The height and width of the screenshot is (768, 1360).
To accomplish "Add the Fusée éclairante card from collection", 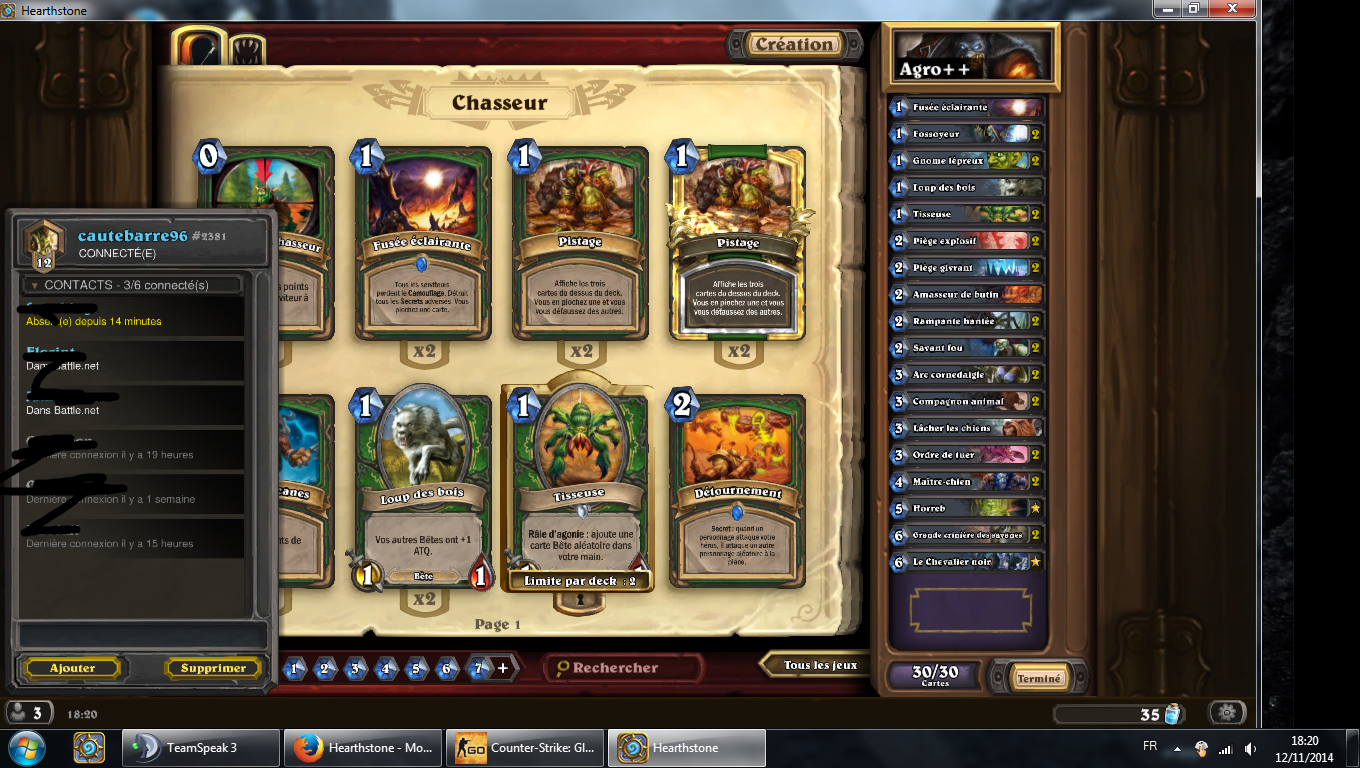I will pos(424,245).
